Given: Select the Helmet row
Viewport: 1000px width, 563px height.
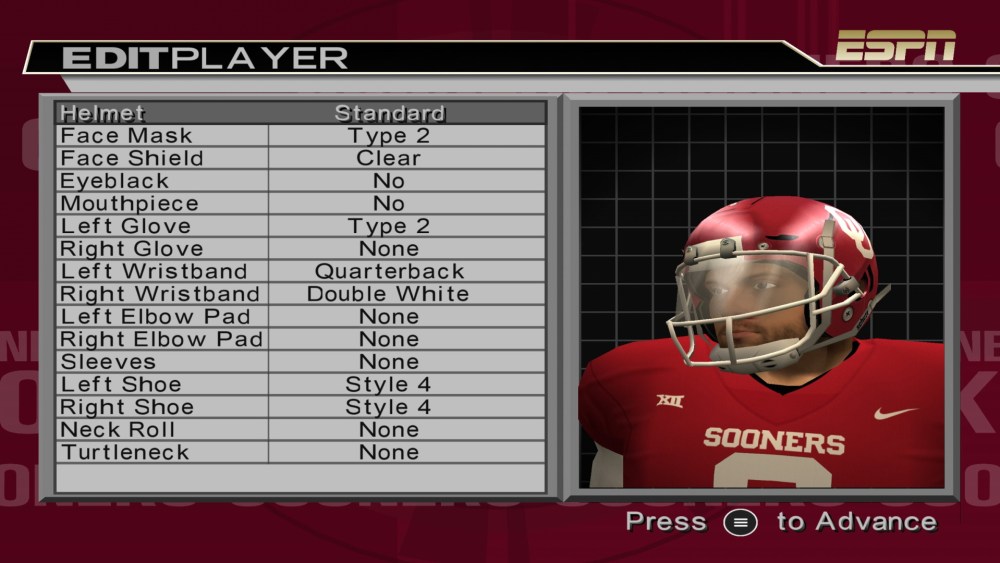Looking at the screenshot, I should click(x=300, y=113).
